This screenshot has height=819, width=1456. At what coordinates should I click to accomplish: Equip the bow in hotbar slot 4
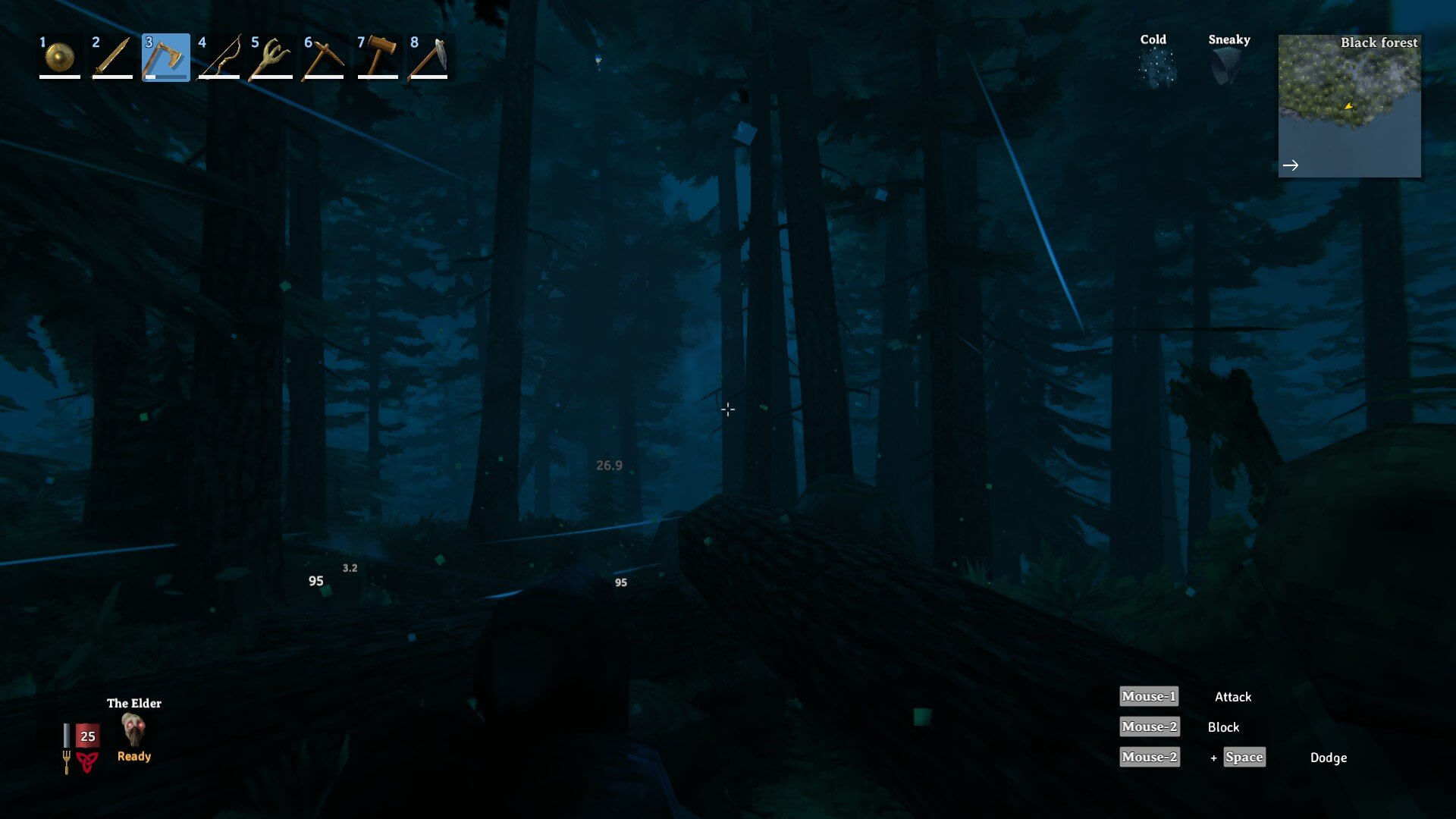[x=218, y=57]
